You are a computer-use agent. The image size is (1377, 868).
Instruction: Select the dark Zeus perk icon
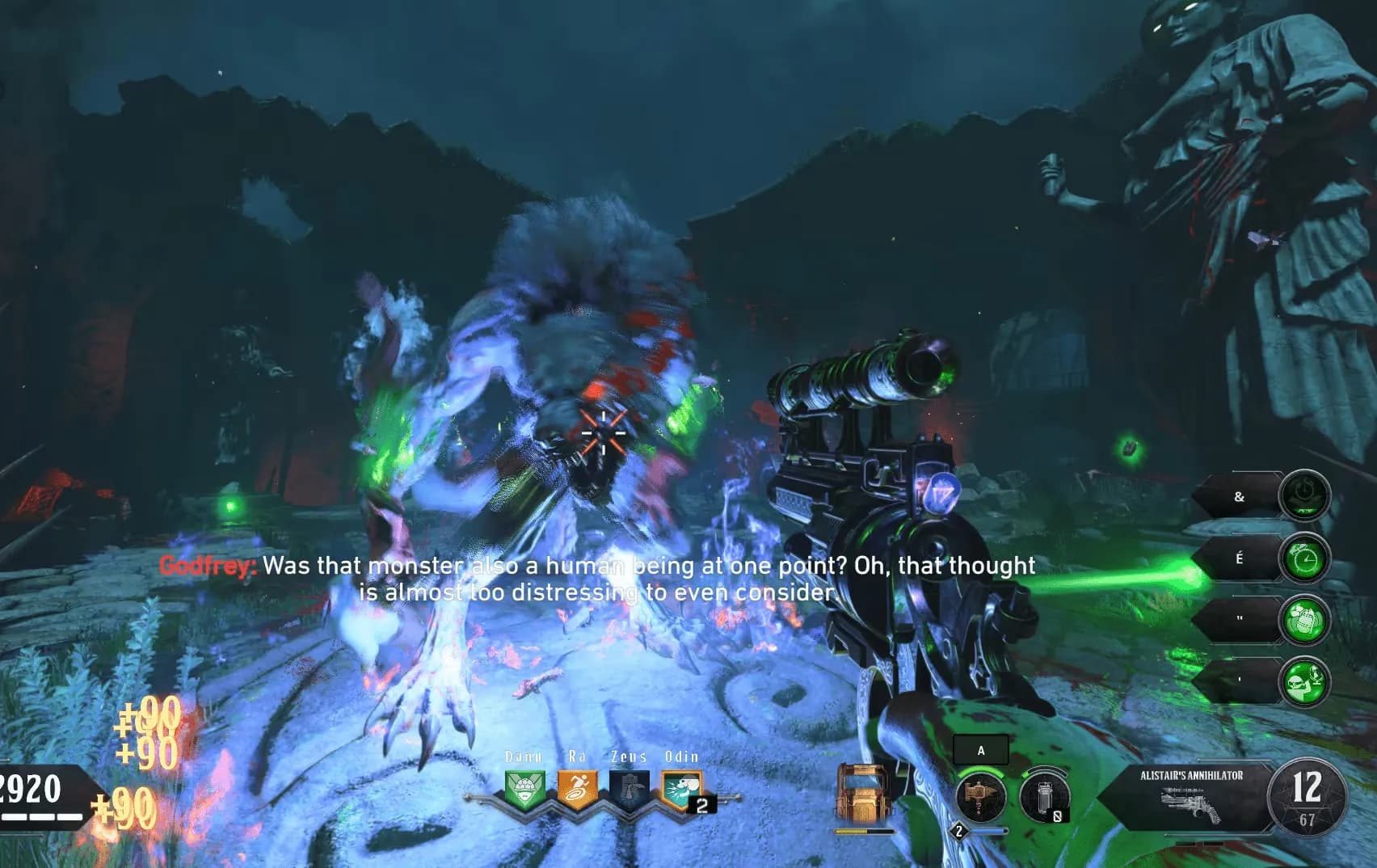[629, 790]
